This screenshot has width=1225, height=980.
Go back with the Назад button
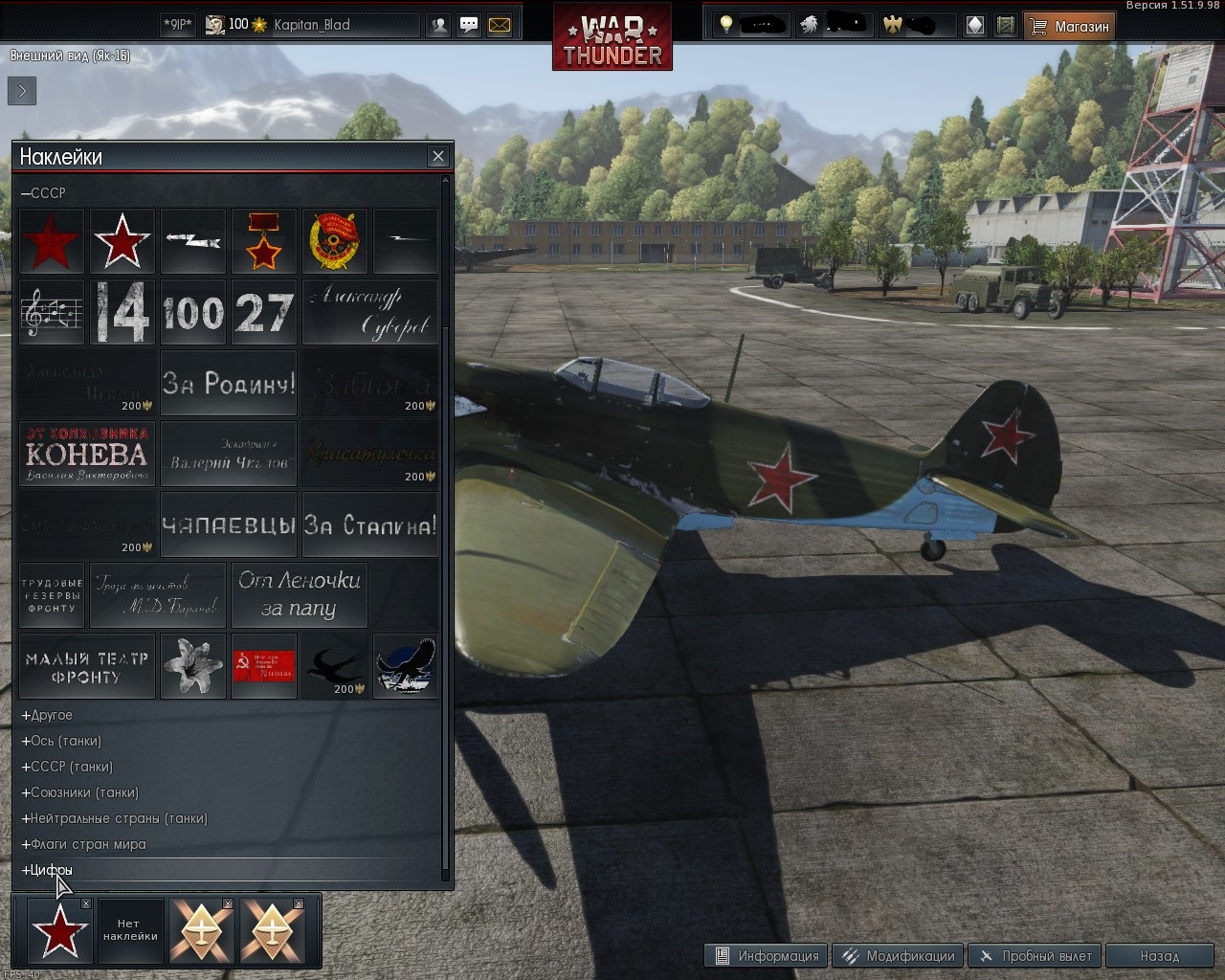point(1159,955)
